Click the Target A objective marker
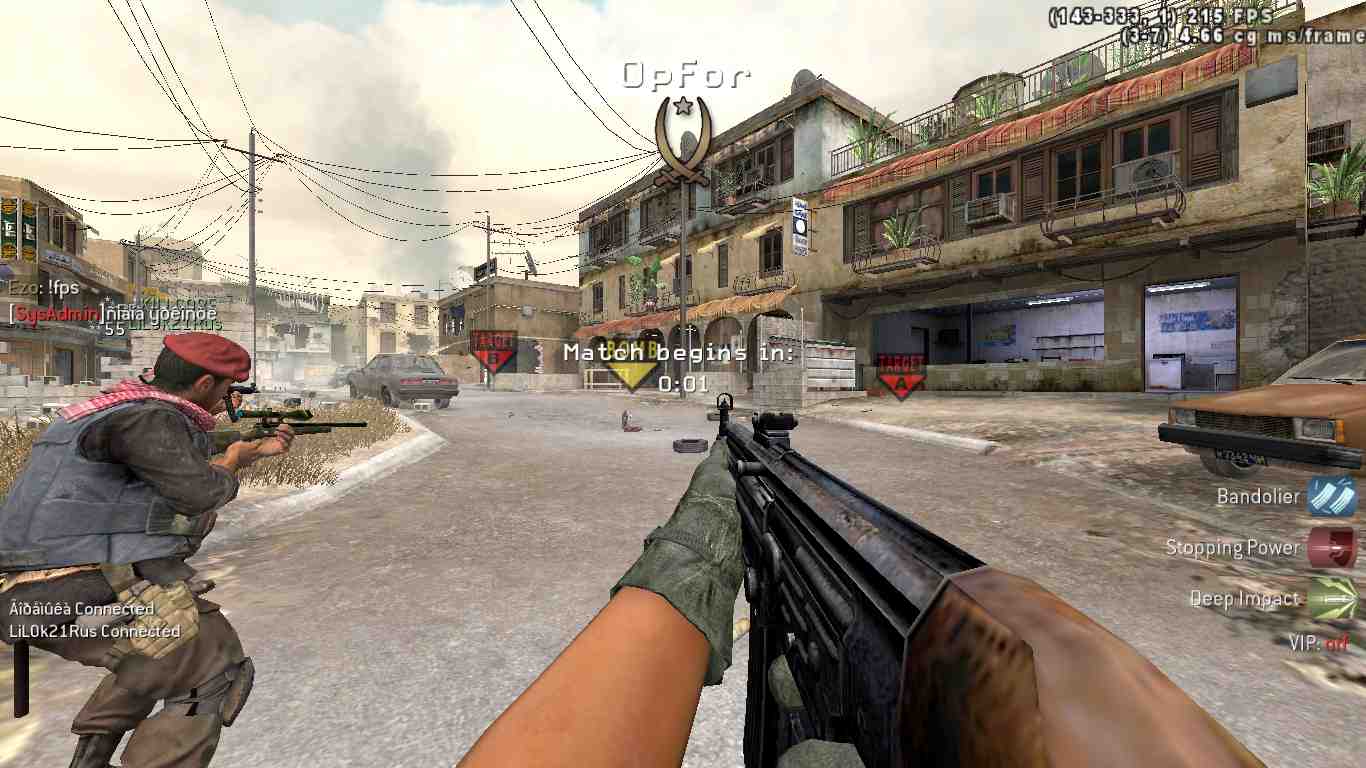1366x768 pixels. 900,374
